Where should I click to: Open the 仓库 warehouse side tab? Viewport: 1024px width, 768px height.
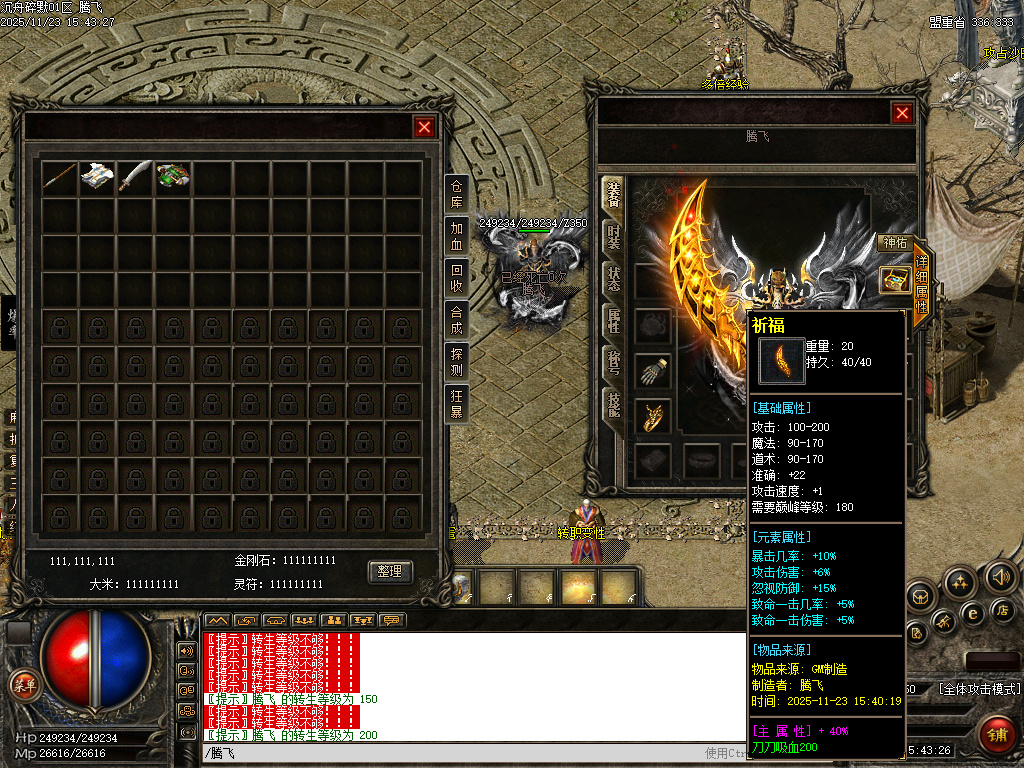(x=456, y=191)
